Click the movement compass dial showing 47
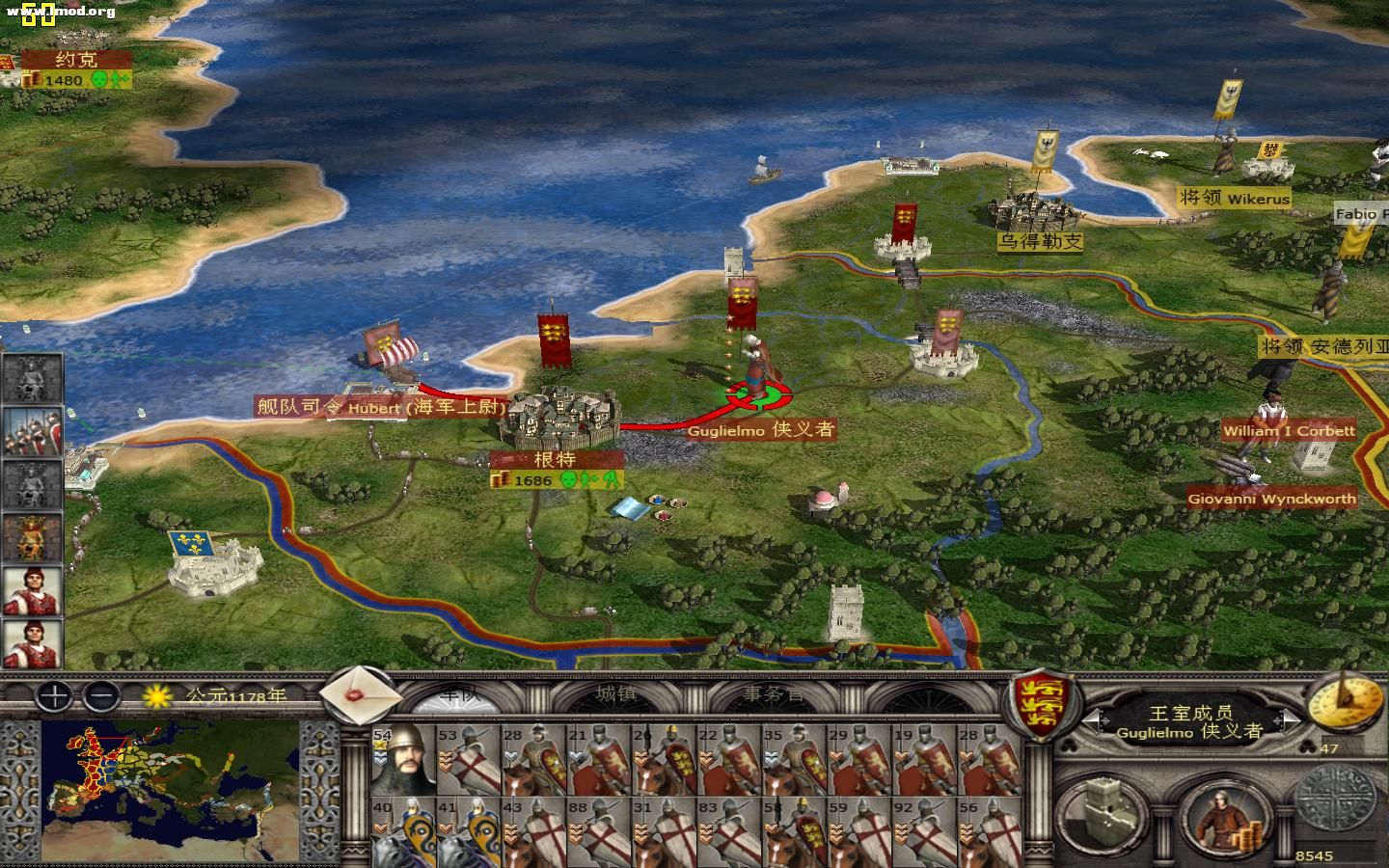The width and height of the screenshot is (1389, 868). pyautogui.click(x=1346, y=702)
